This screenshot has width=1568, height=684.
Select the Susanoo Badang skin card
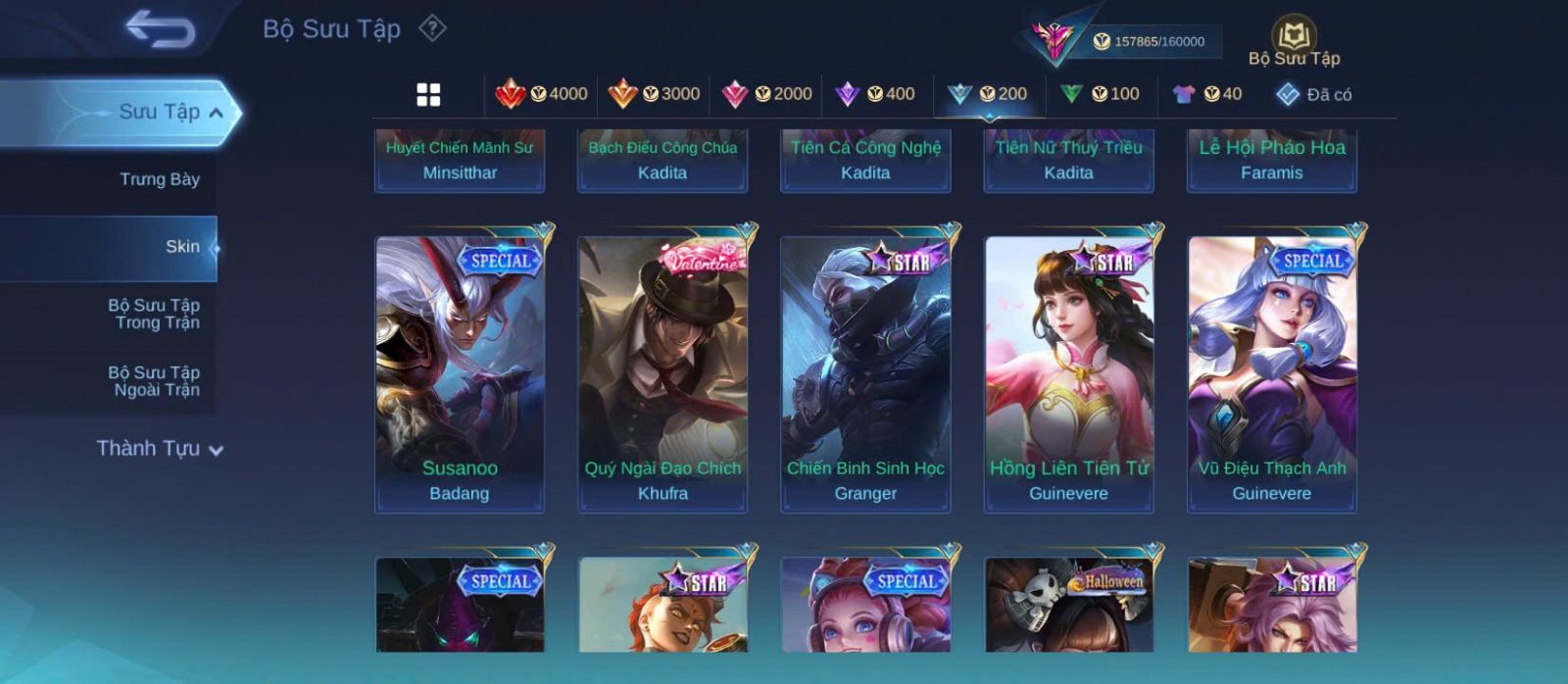pos(460,372)
